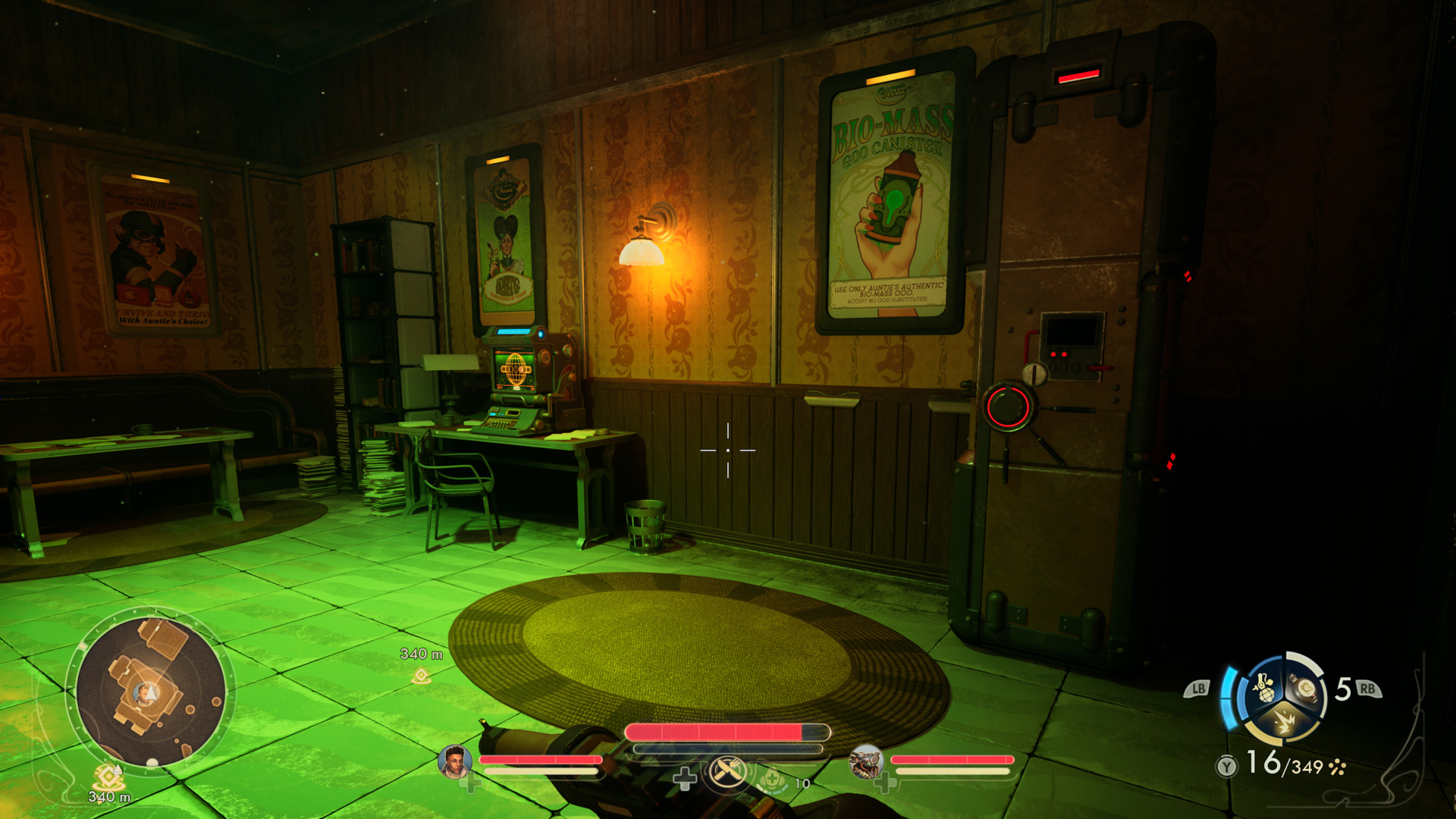Click the circular minimap
Viewport: 1456px width, 819px height.
point(150,692)
